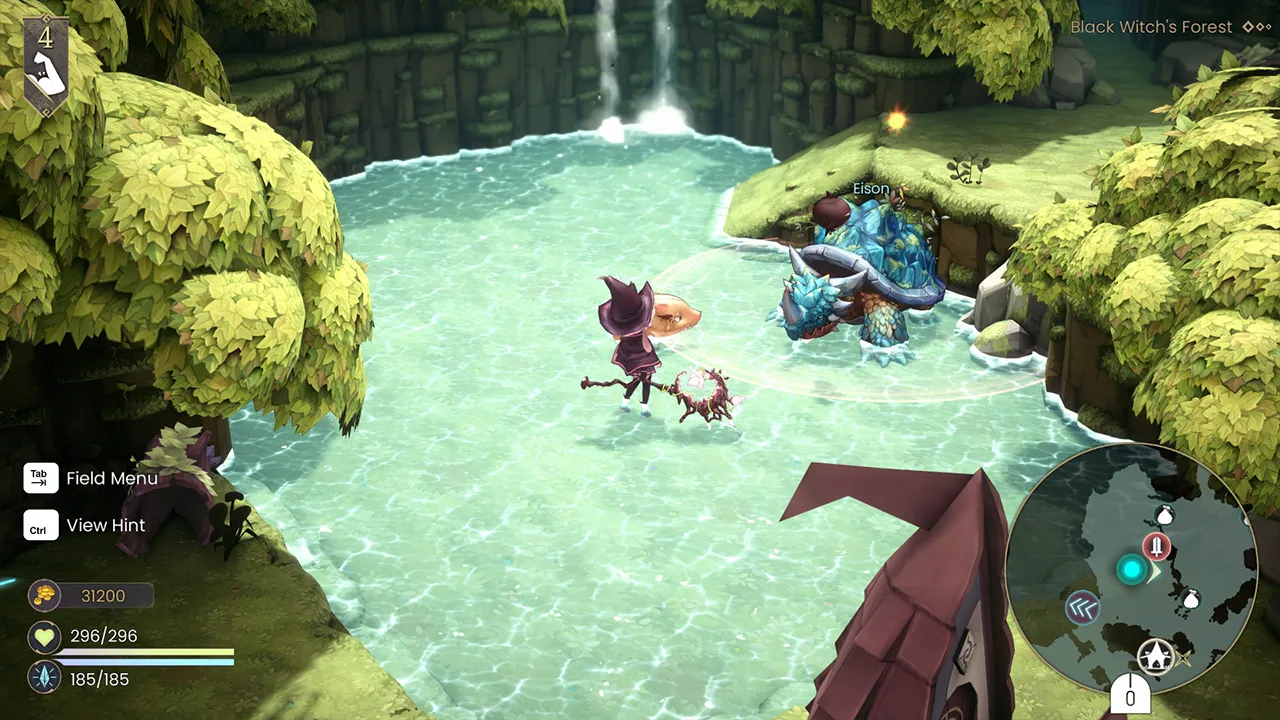Click the Eison nameplate above the turtle monster
Screen dimensions: 1280x720
[870, 188]
